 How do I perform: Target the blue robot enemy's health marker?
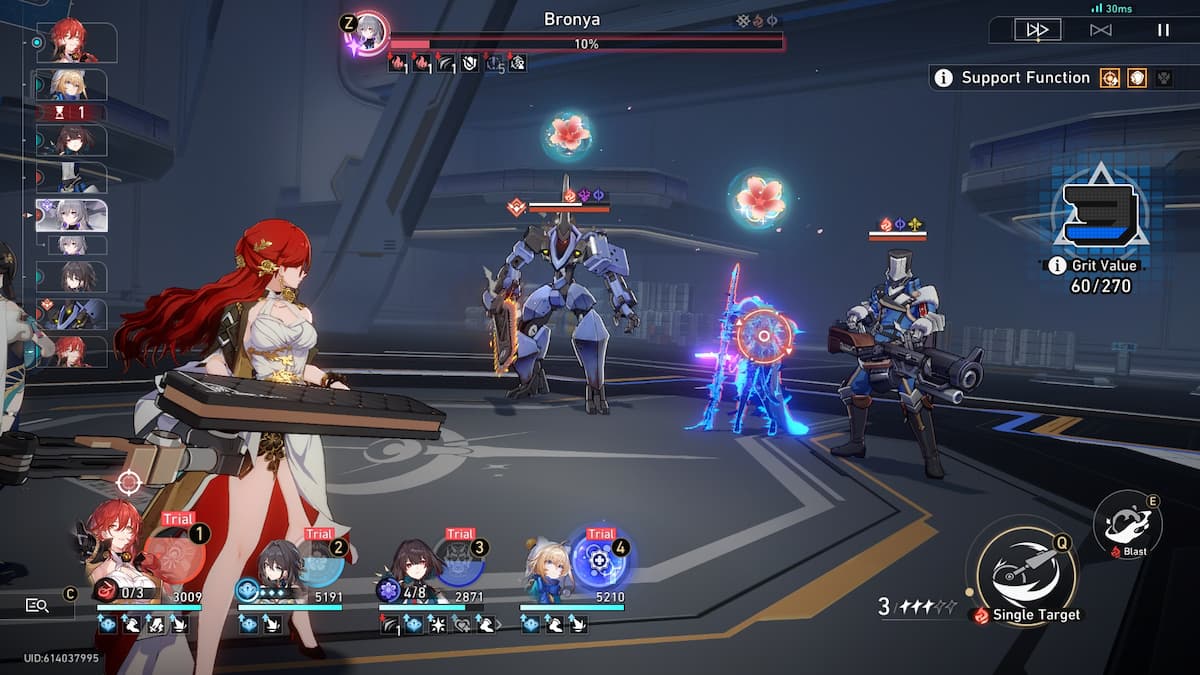pyautogui.click(x=568, y=207)
